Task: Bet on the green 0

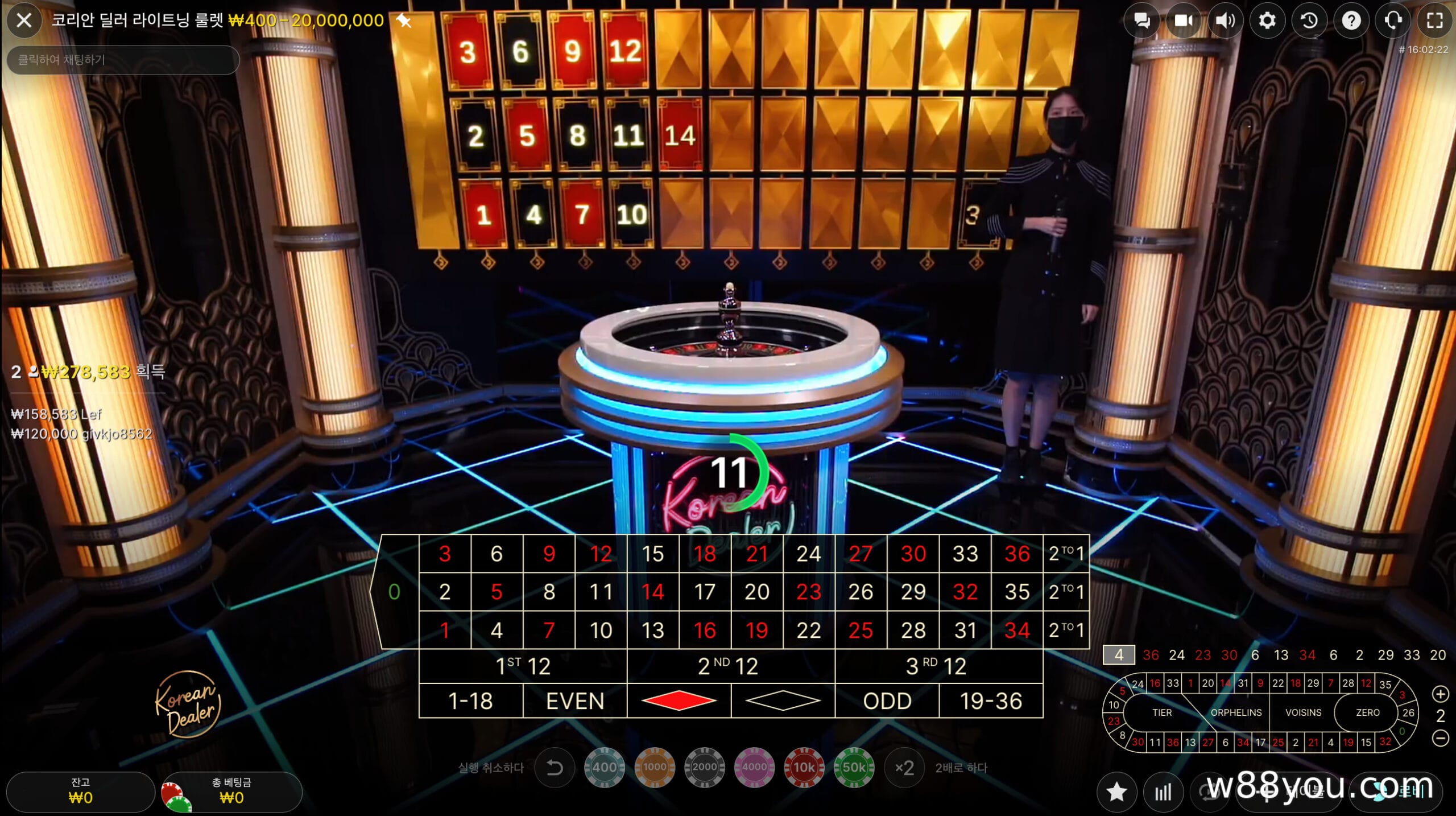Action: point(394,592)
